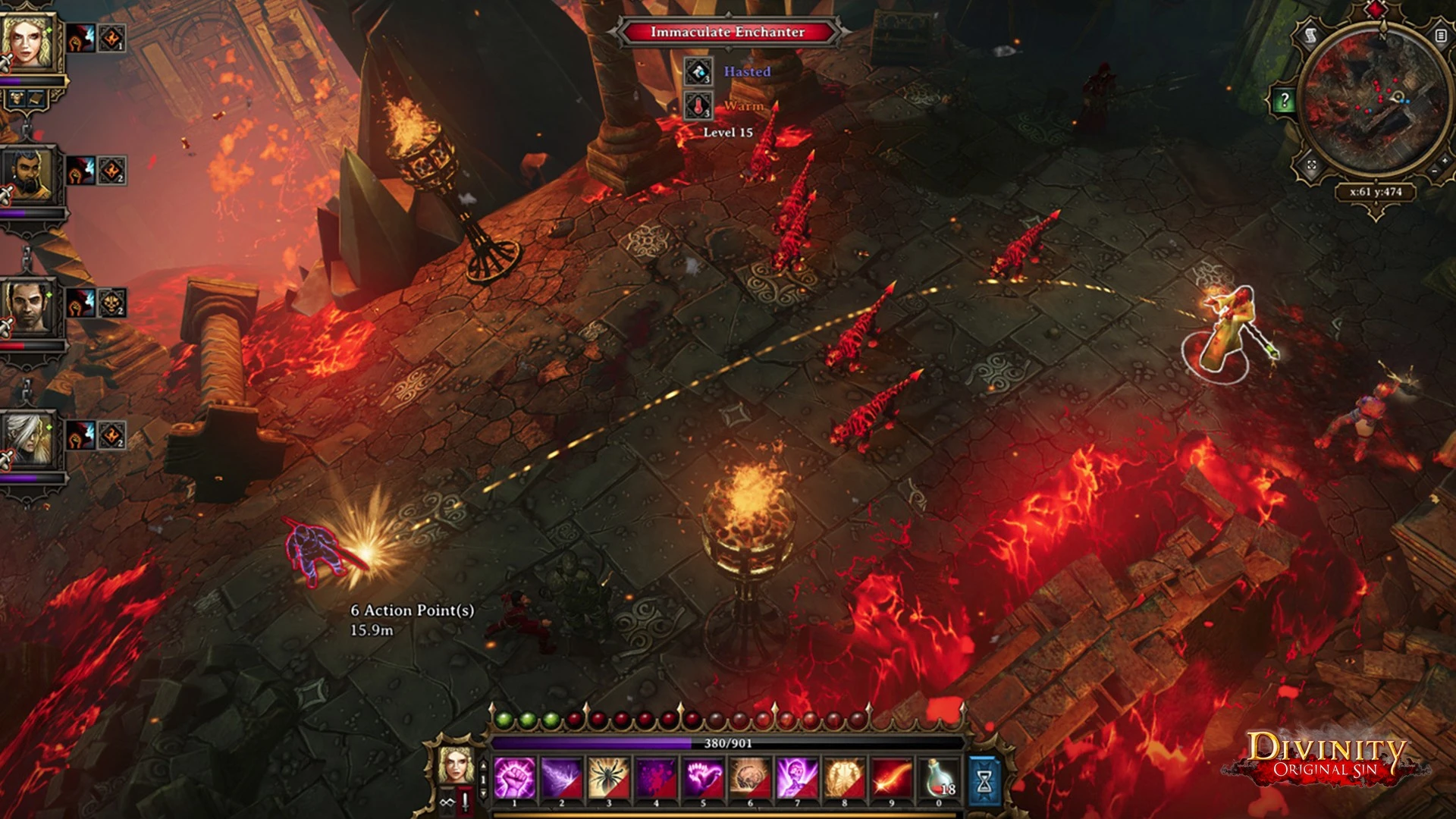1456x819 pixels.
Task: Use the skull skill in slot six
Action: pyautogui.click(x=750, y=779)
